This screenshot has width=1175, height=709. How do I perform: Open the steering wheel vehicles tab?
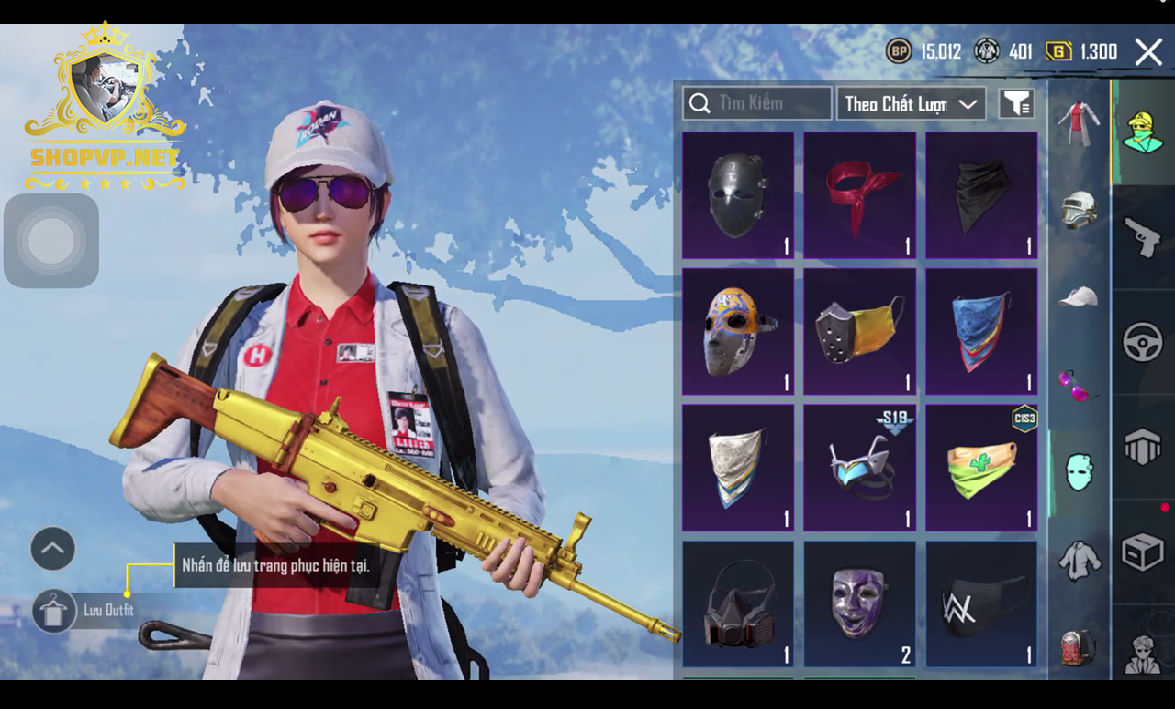pos(1142,343)
